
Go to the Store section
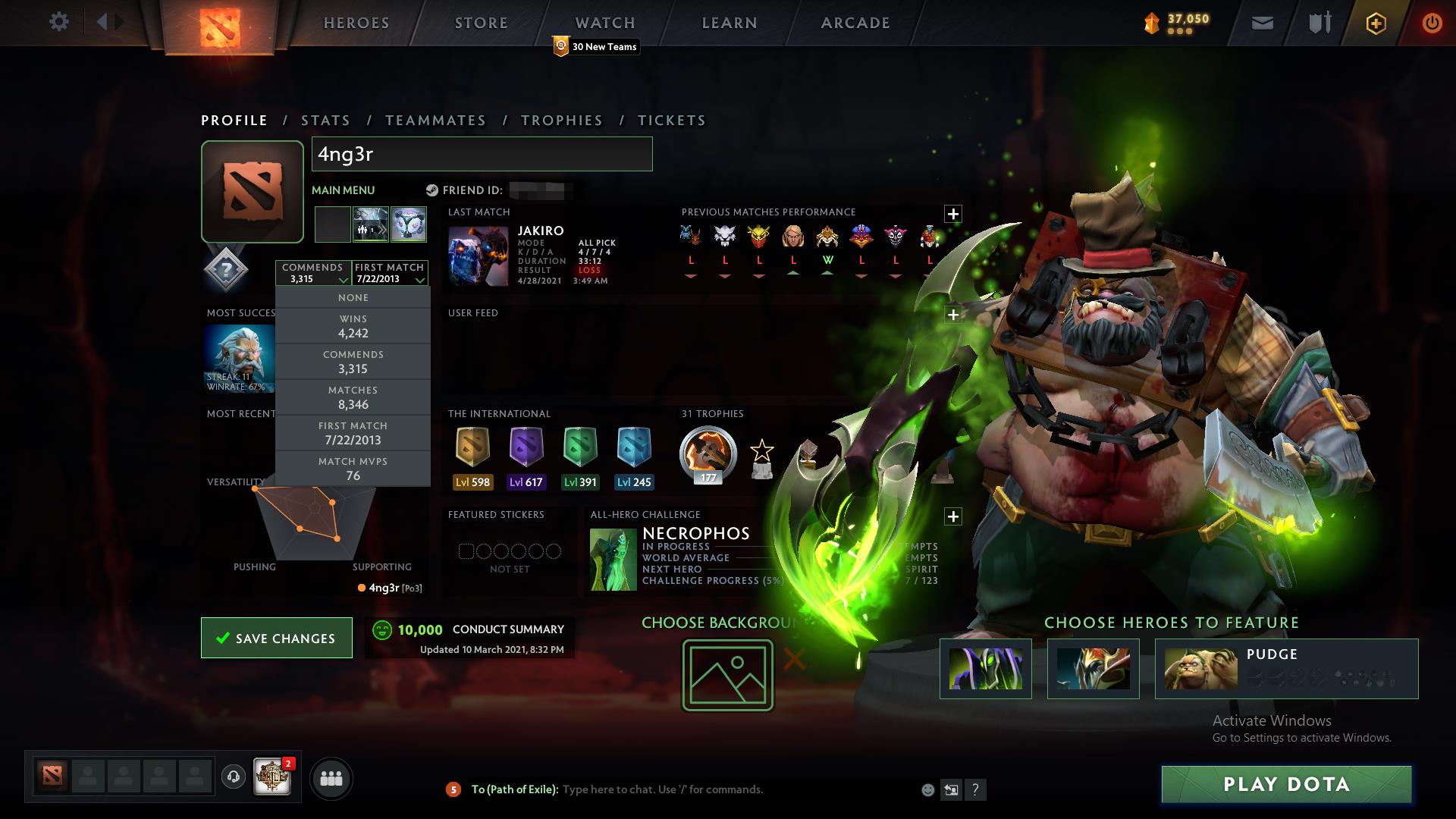(x=481, y=23)
